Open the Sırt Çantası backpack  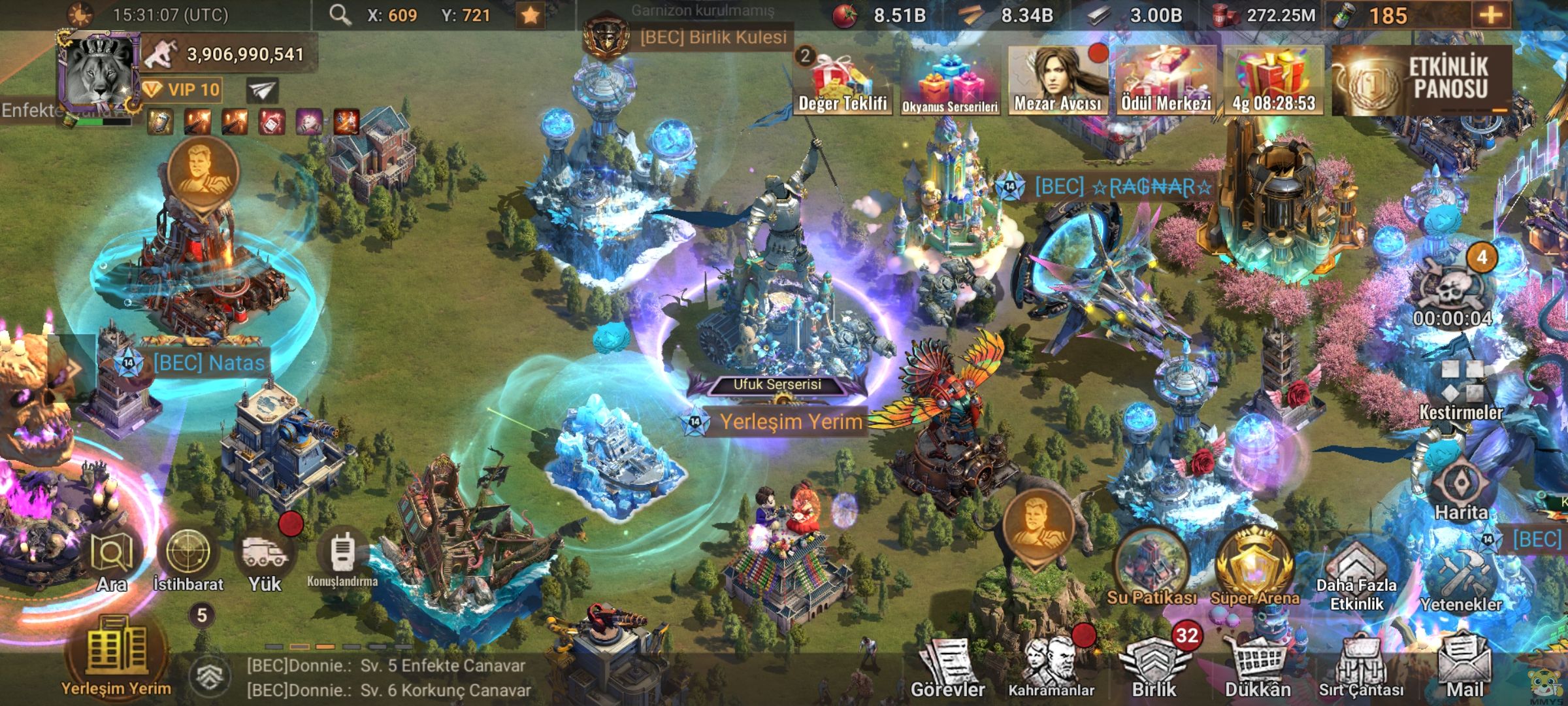tap(1361, 668)
